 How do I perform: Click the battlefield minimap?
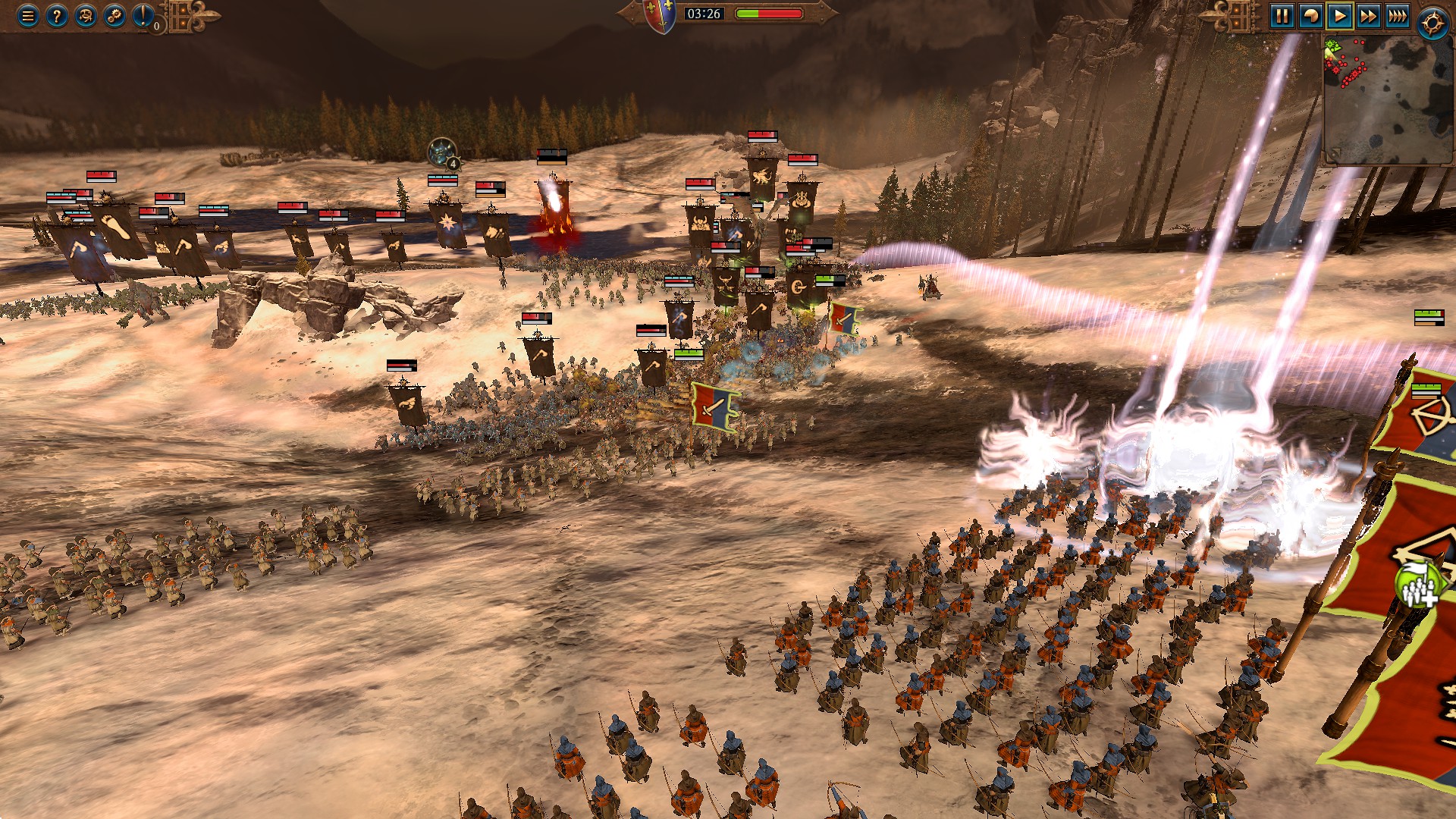[1388, 100]
